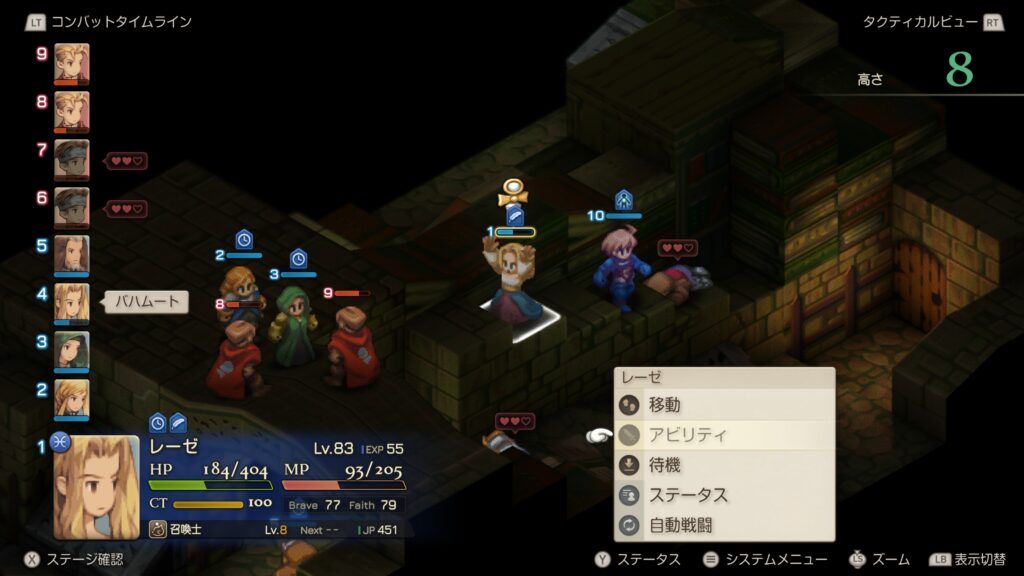Select turn 7 portrait in combat timeline
The height and width of the screenshot is (576, 1024).
tap(71, 159)
